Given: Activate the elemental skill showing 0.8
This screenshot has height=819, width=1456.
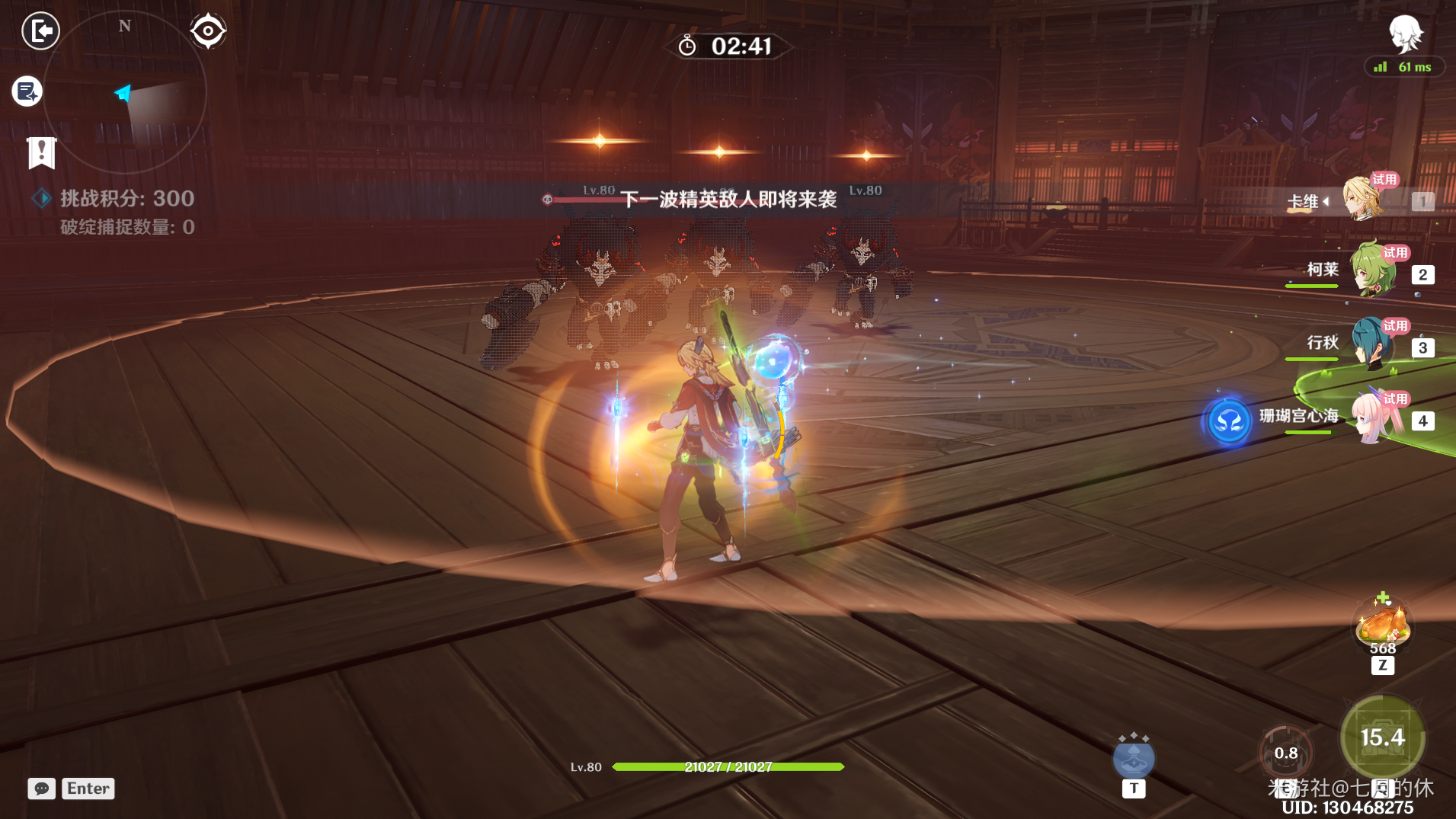Looking at the screenshot, I should [1286, 753].
